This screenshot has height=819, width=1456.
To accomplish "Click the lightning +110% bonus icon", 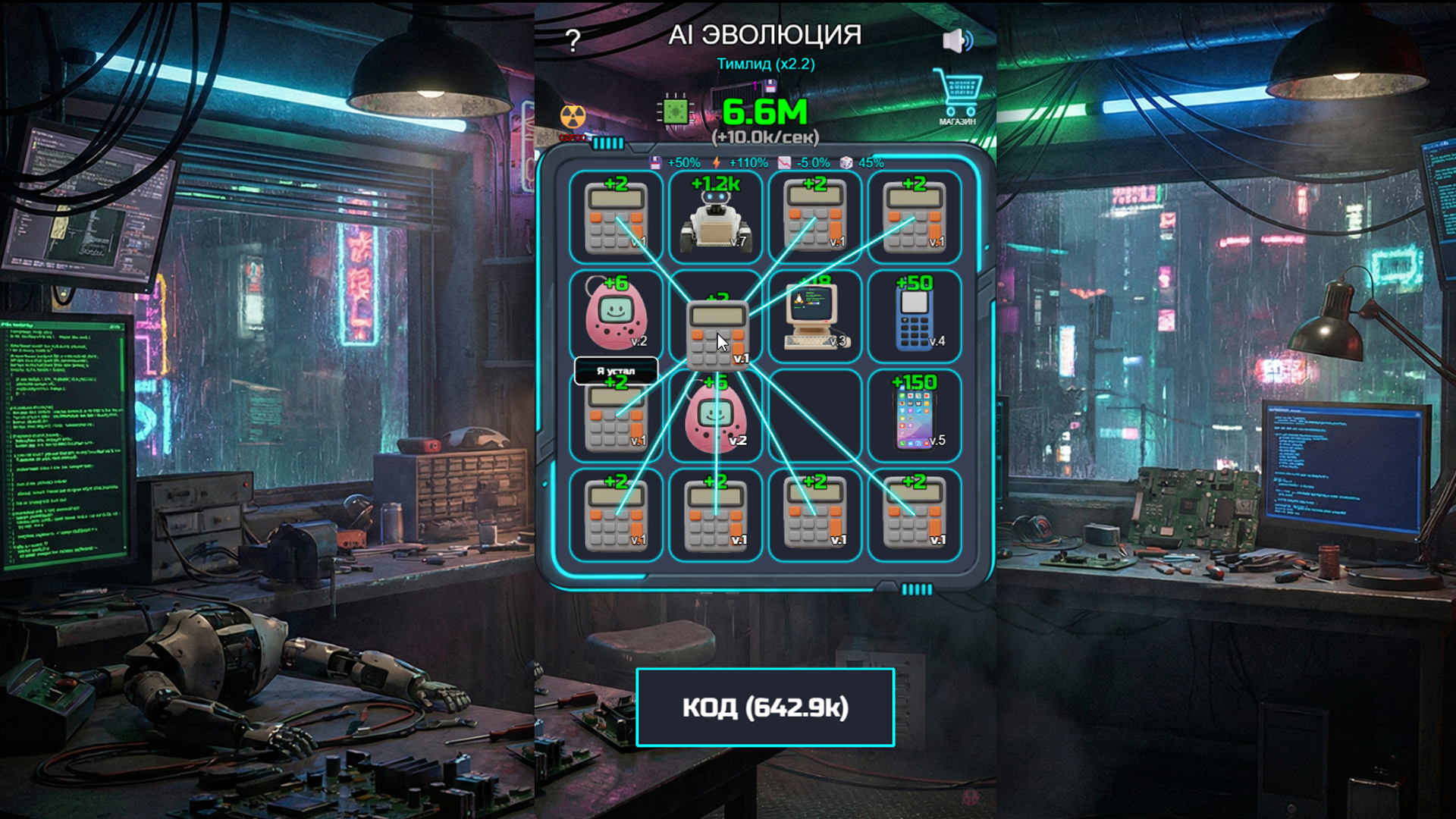I will [x=718, y=162].
